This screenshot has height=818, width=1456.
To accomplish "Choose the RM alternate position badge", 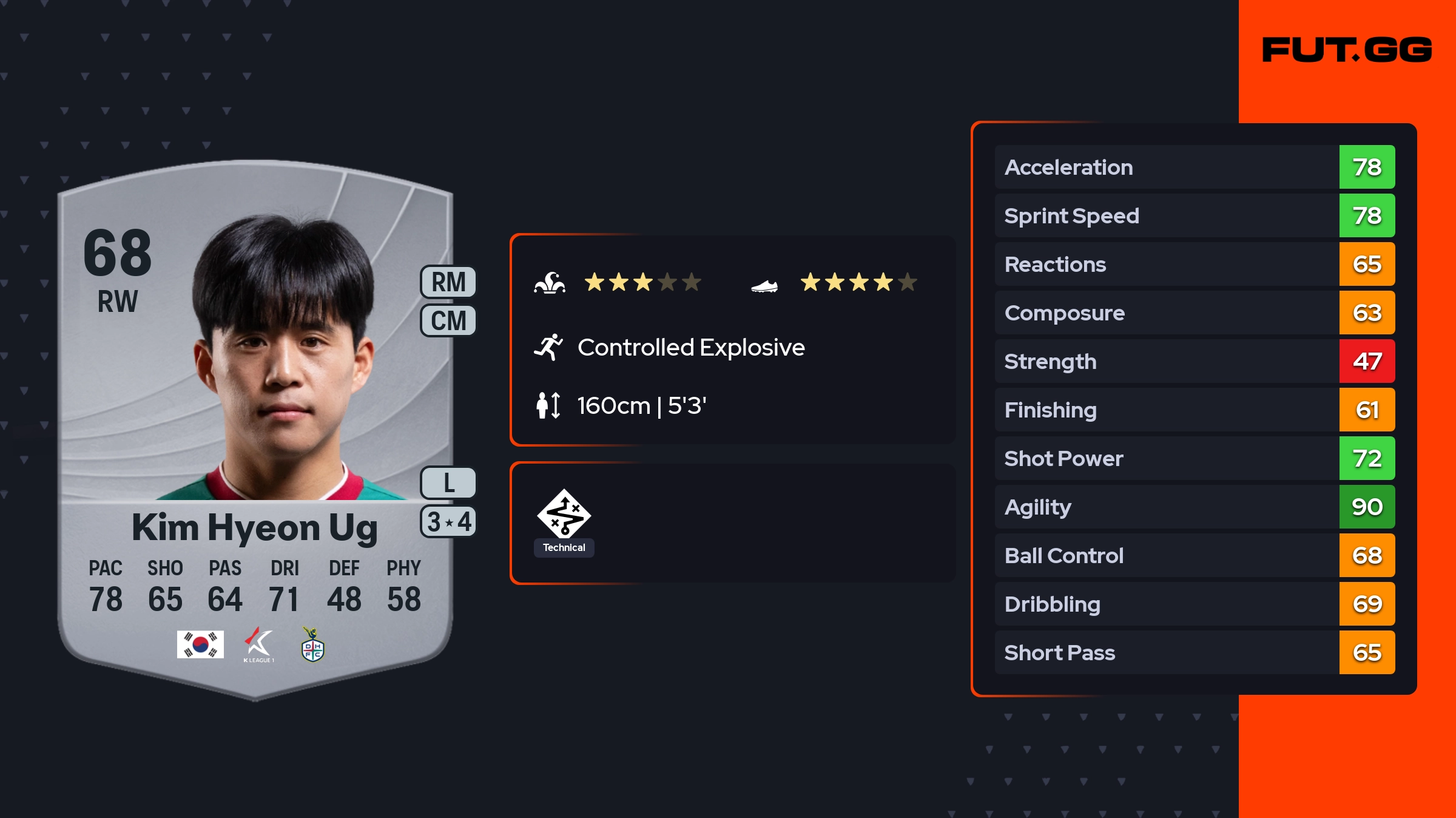I will 448,282.
